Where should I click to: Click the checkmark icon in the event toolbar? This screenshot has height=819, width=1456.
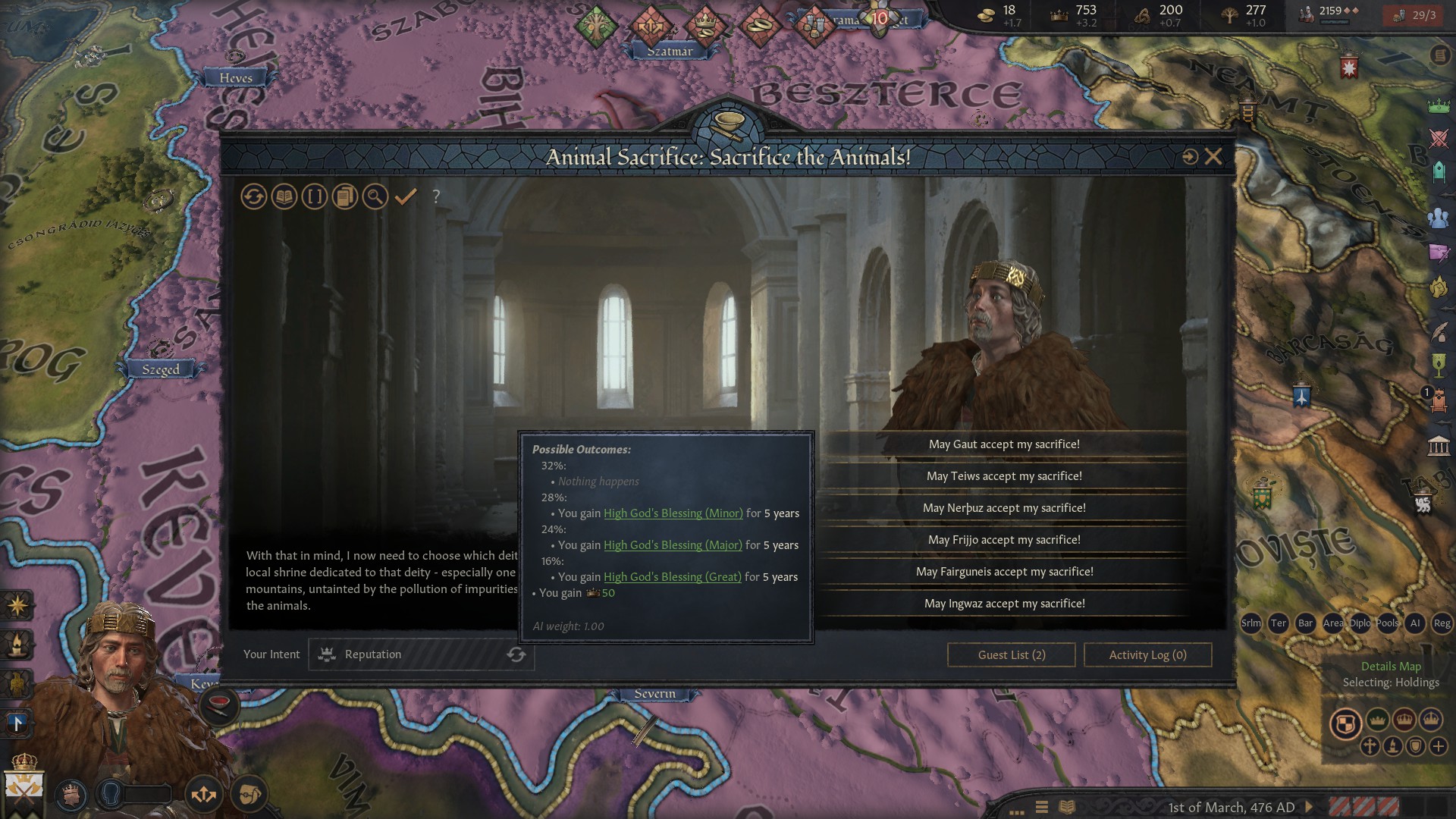tap(406, 196)
